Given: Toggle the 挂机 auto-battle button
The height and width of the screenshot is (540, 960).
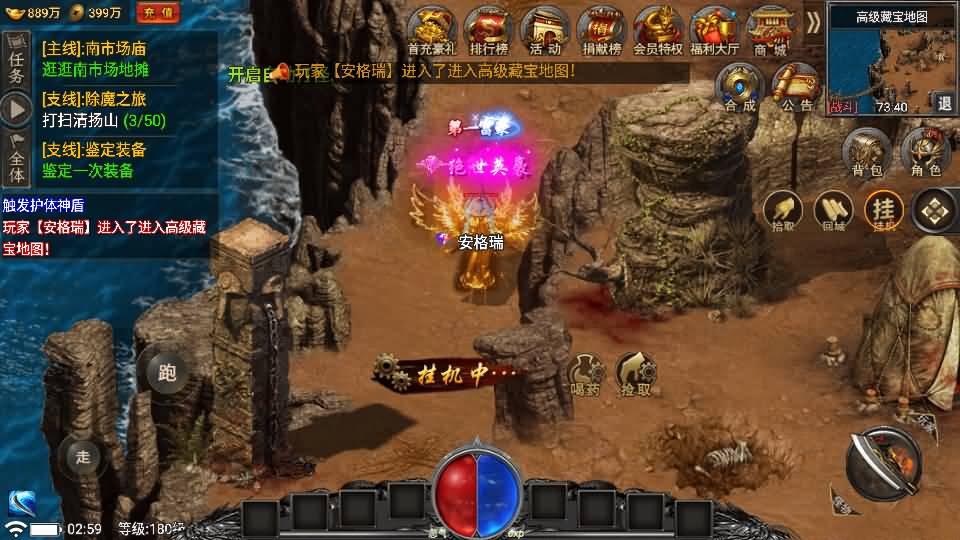Looking at the screenshot, I should click(x=884, y=210).
